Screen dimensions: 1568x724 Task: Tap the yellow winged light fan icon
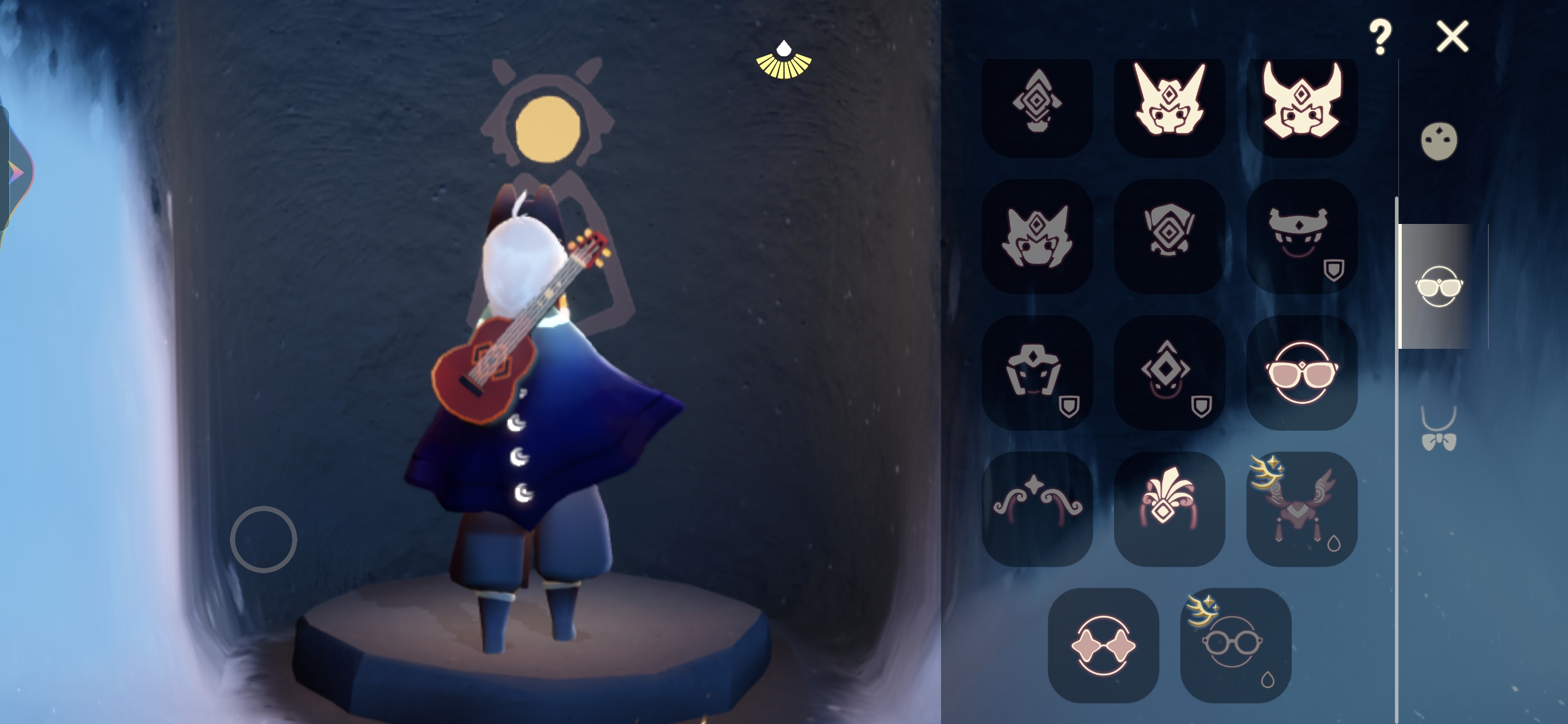pos(783,61)
